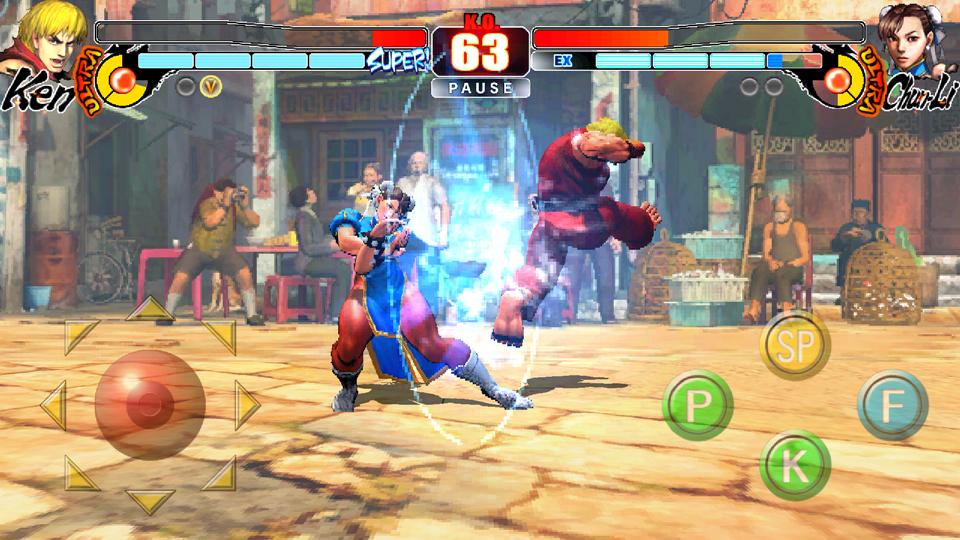The image size is (960, 540).
Task: Tap the PAUSE button
Action: (480, 88)
